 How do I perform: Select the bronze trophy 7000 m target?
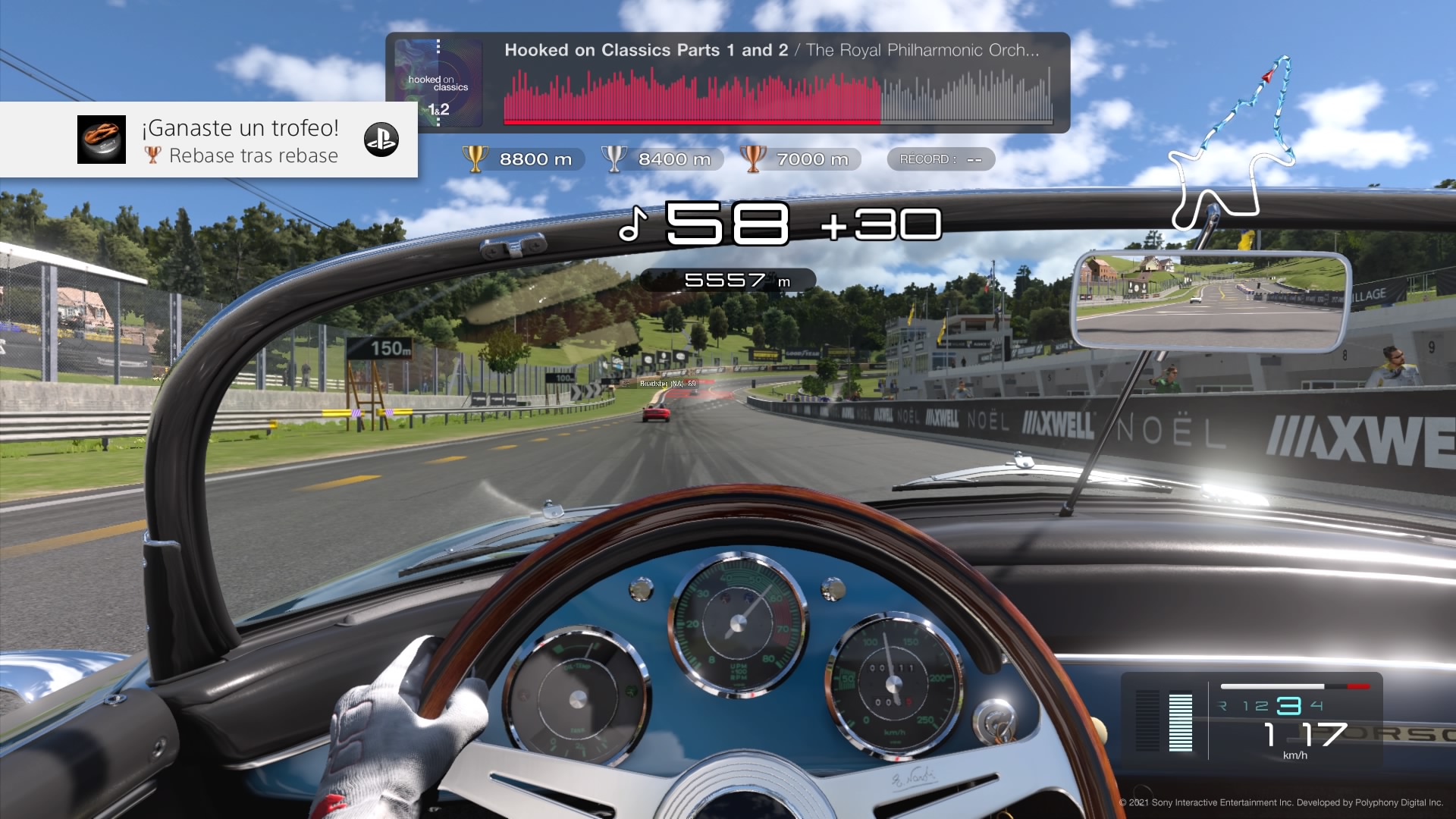tap(800, 159)
